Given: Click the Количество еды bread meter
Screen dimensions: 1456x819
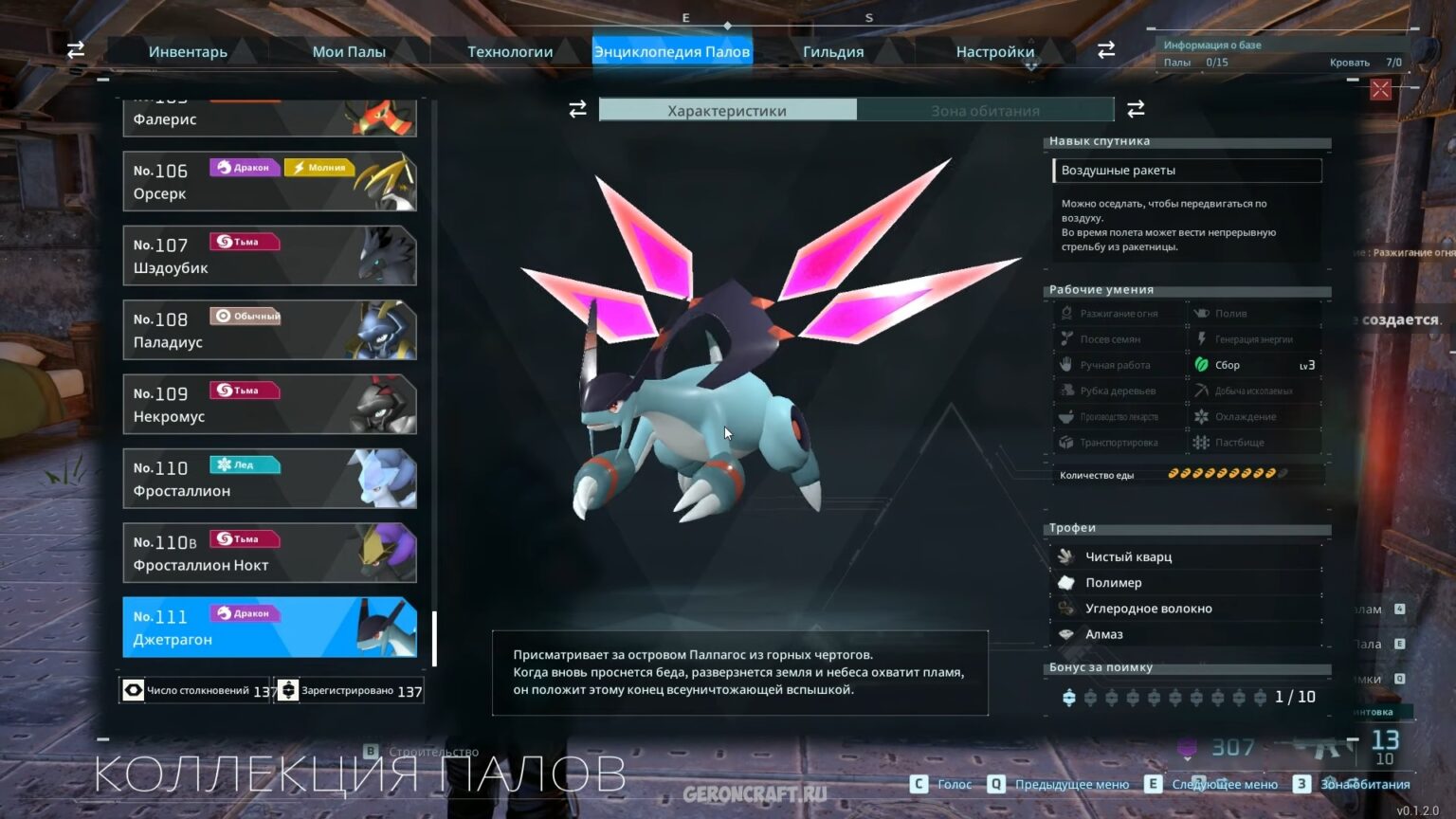Looking at the screenshot, I should click(x=1228, y=474).
